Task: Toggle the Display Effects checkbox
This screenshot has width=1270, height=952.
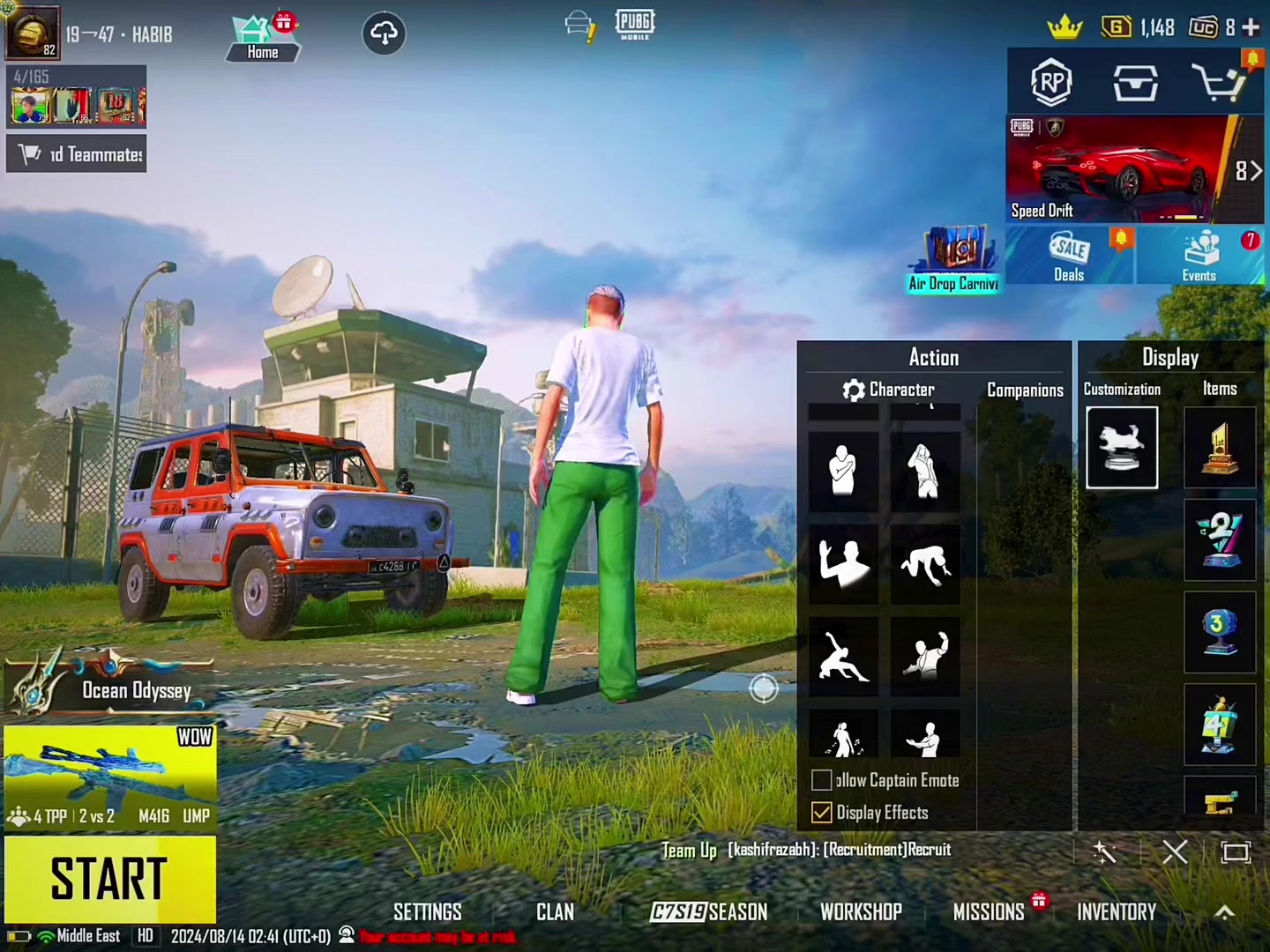Action: 822,812
